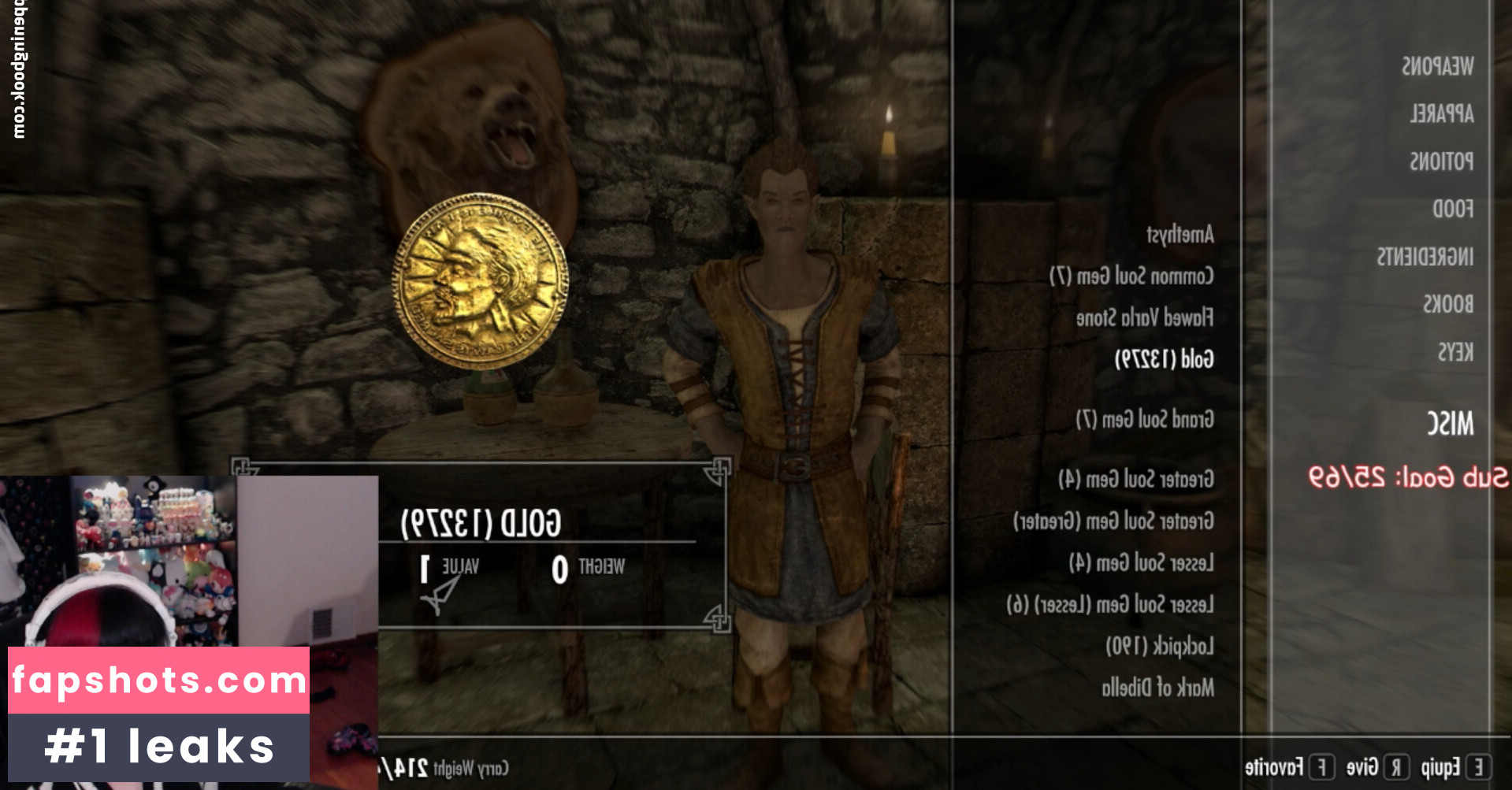Choose the Mark of Dibella item
This screenshot has width=1512, height=790.
(x=1157, y=688)
